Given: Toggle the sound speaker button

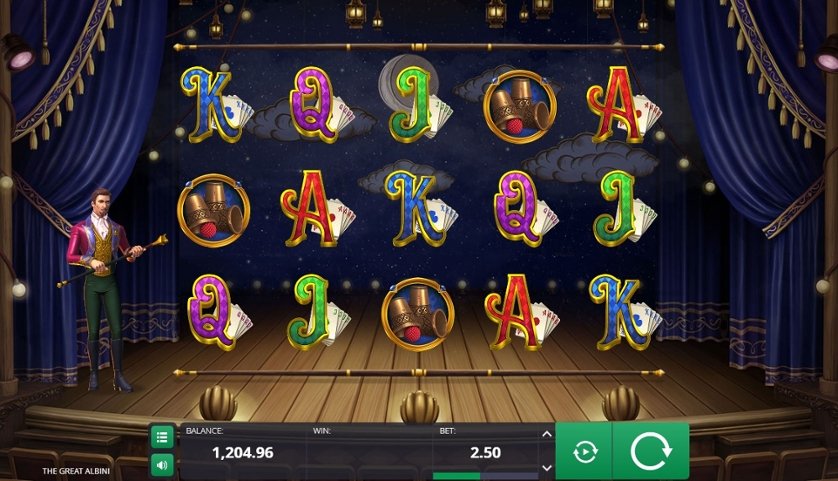Looking at the screenshot, I should (162, 465).
